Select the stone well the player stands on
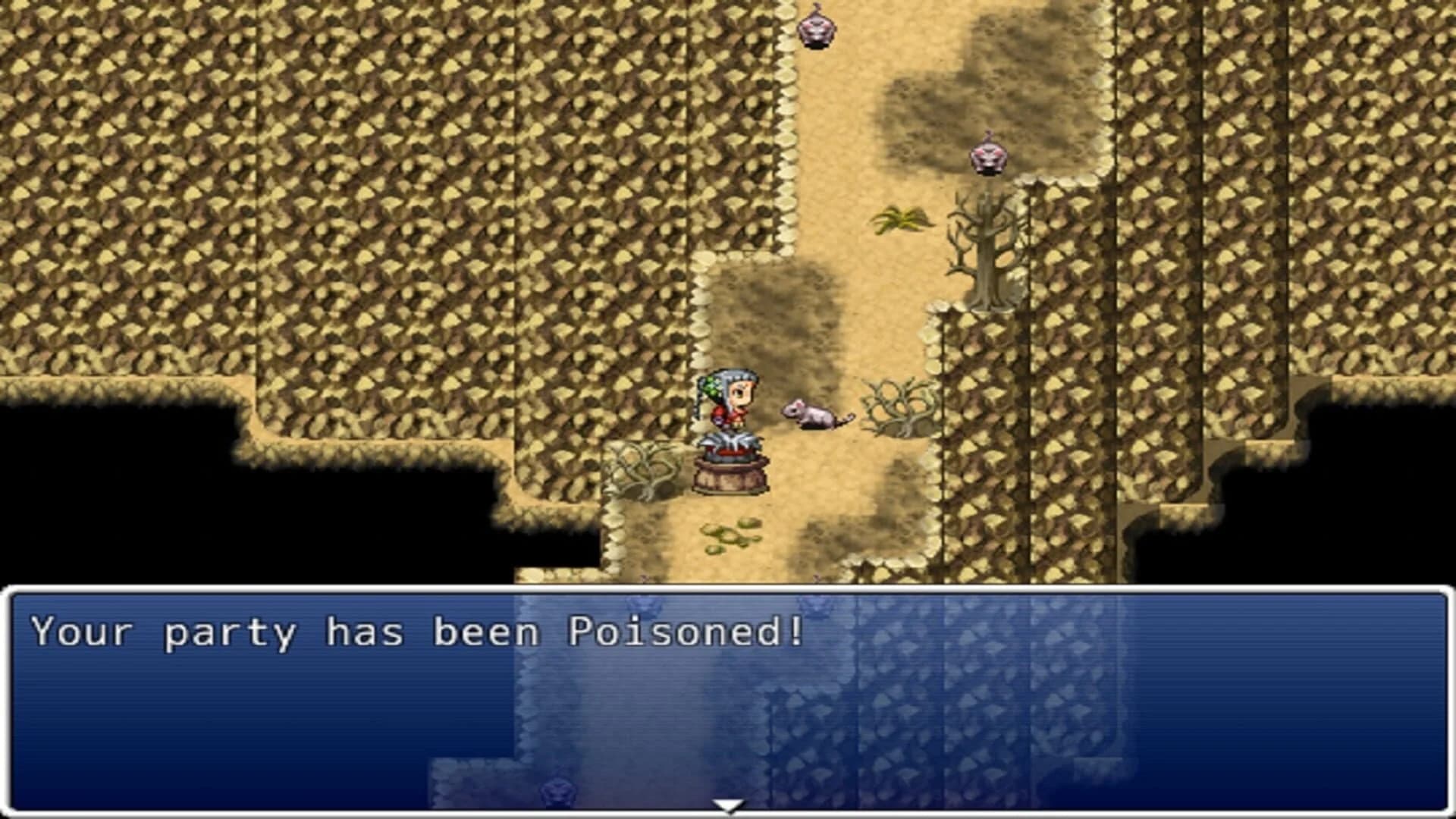1456x819 pixels. click(730, 474)
